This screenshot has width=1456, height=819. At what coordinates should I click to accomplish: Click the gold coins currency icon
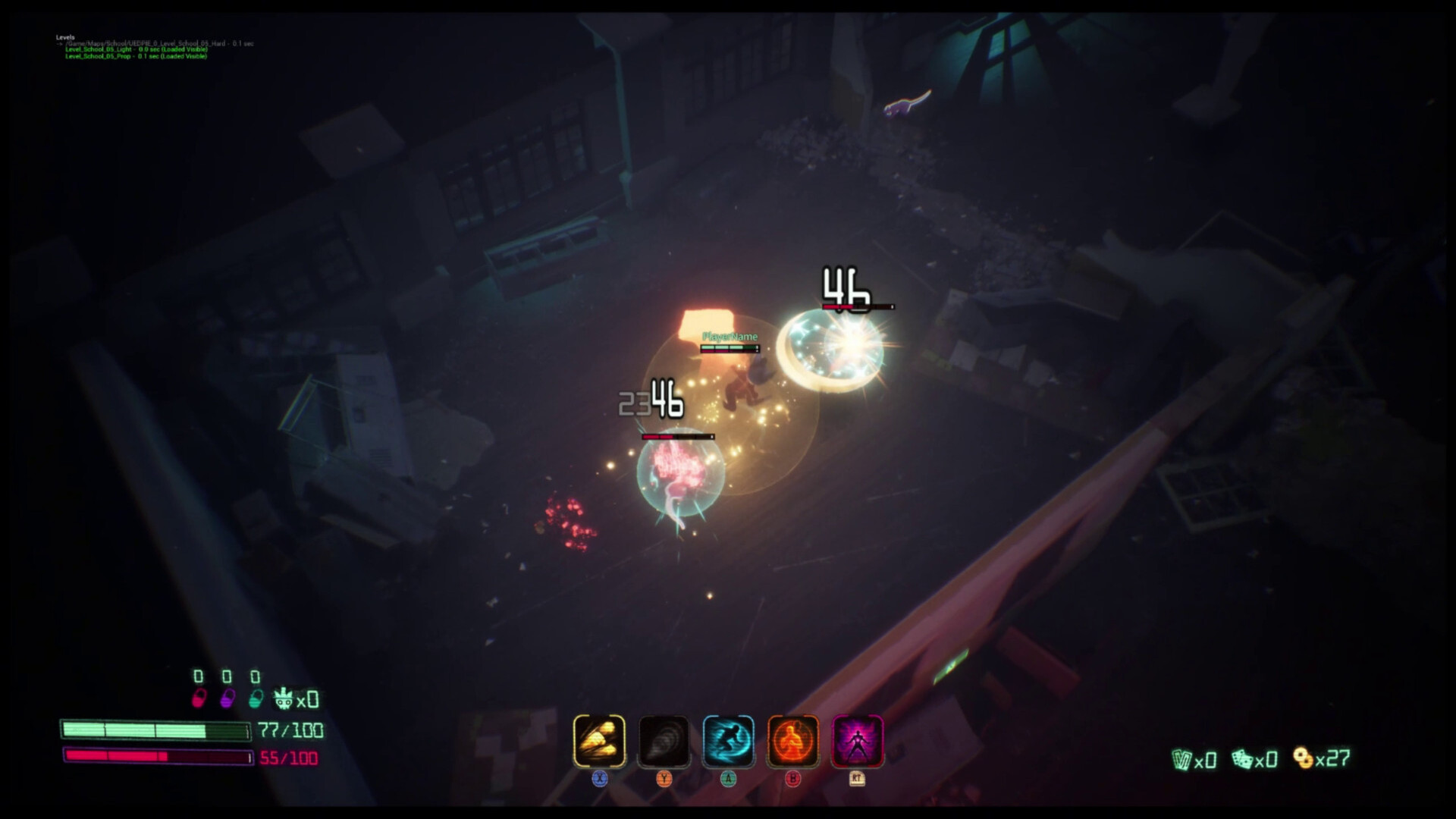pos(1303,758)
